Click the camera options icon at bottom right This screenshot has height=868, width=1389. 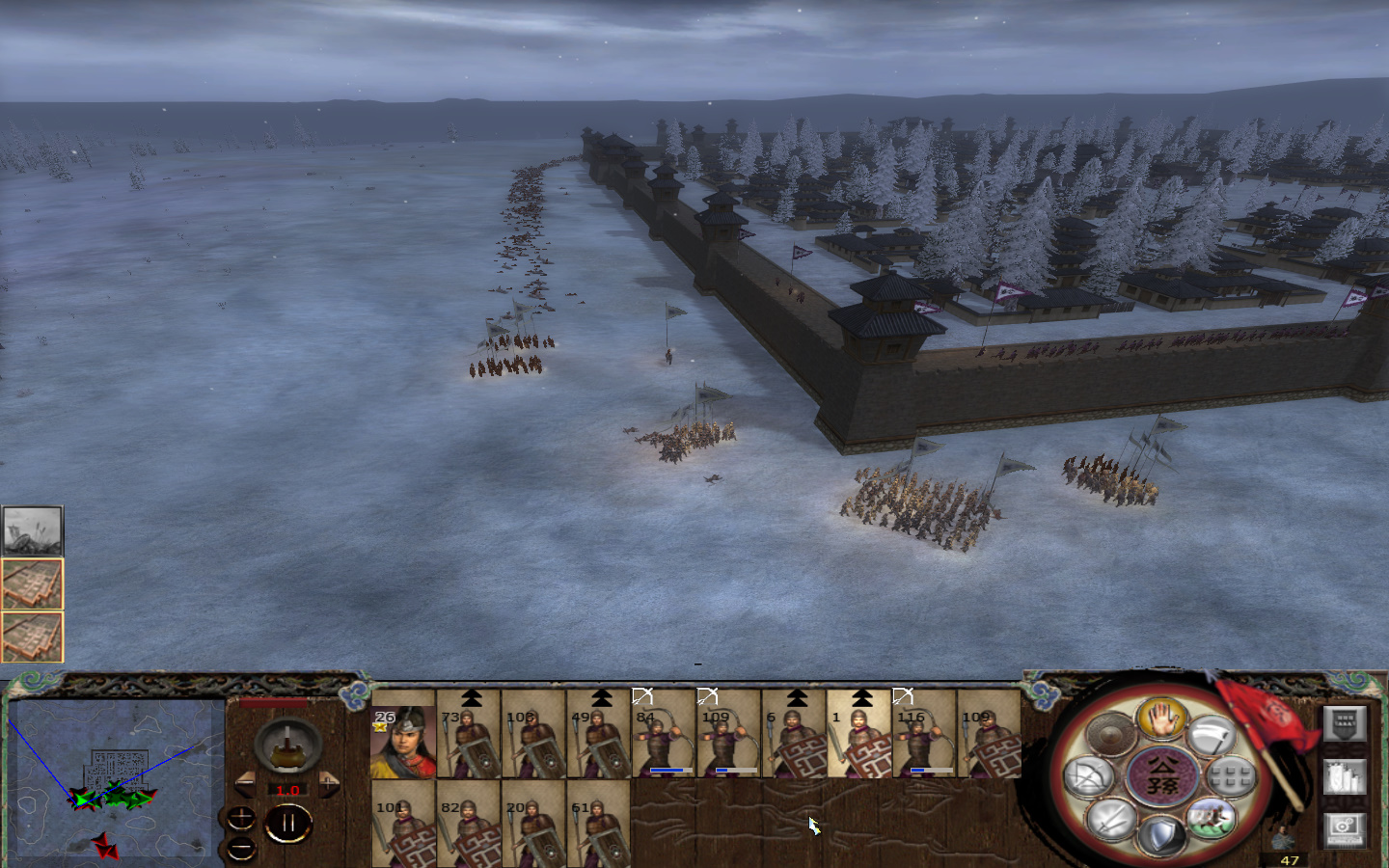point(1345,829)
